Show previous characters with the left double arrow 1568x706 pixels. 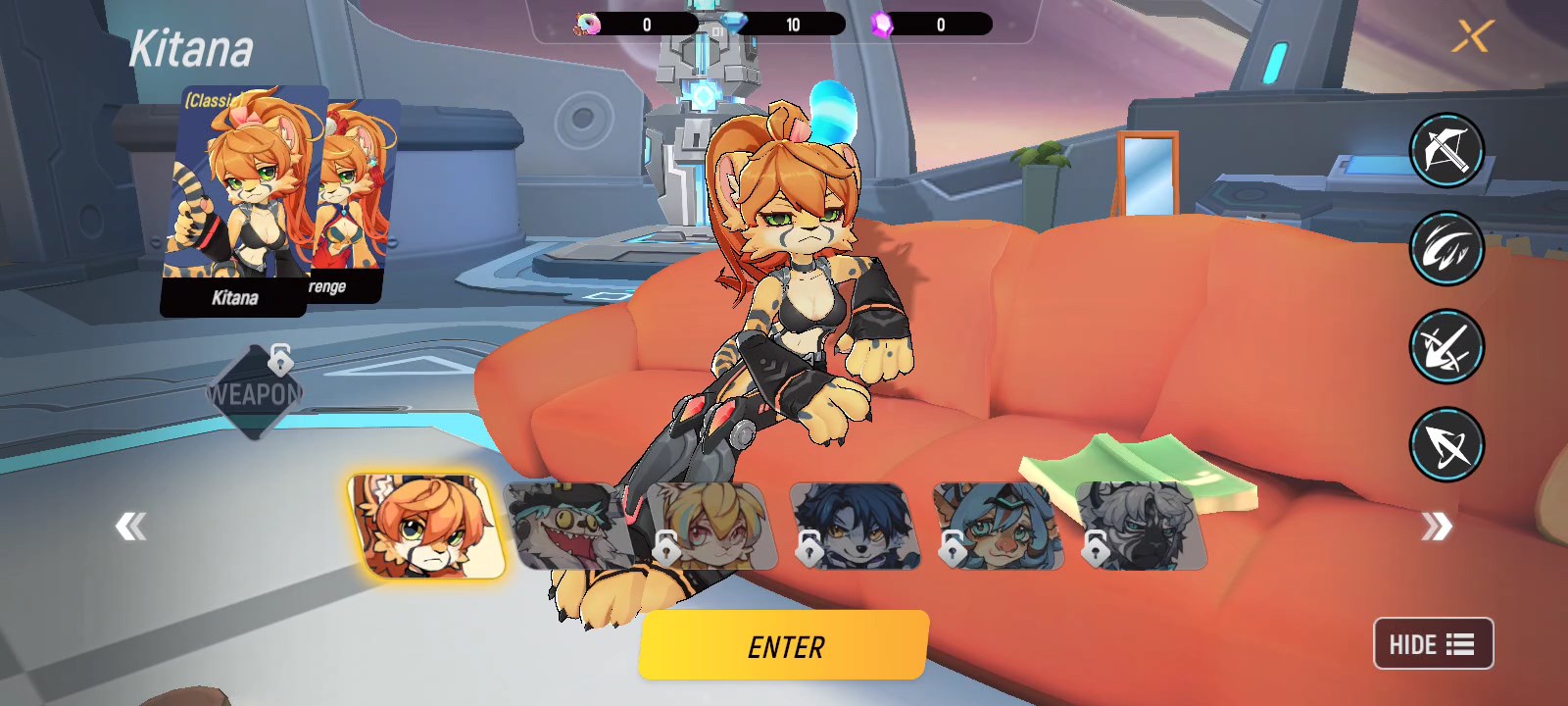pos(130,527)
